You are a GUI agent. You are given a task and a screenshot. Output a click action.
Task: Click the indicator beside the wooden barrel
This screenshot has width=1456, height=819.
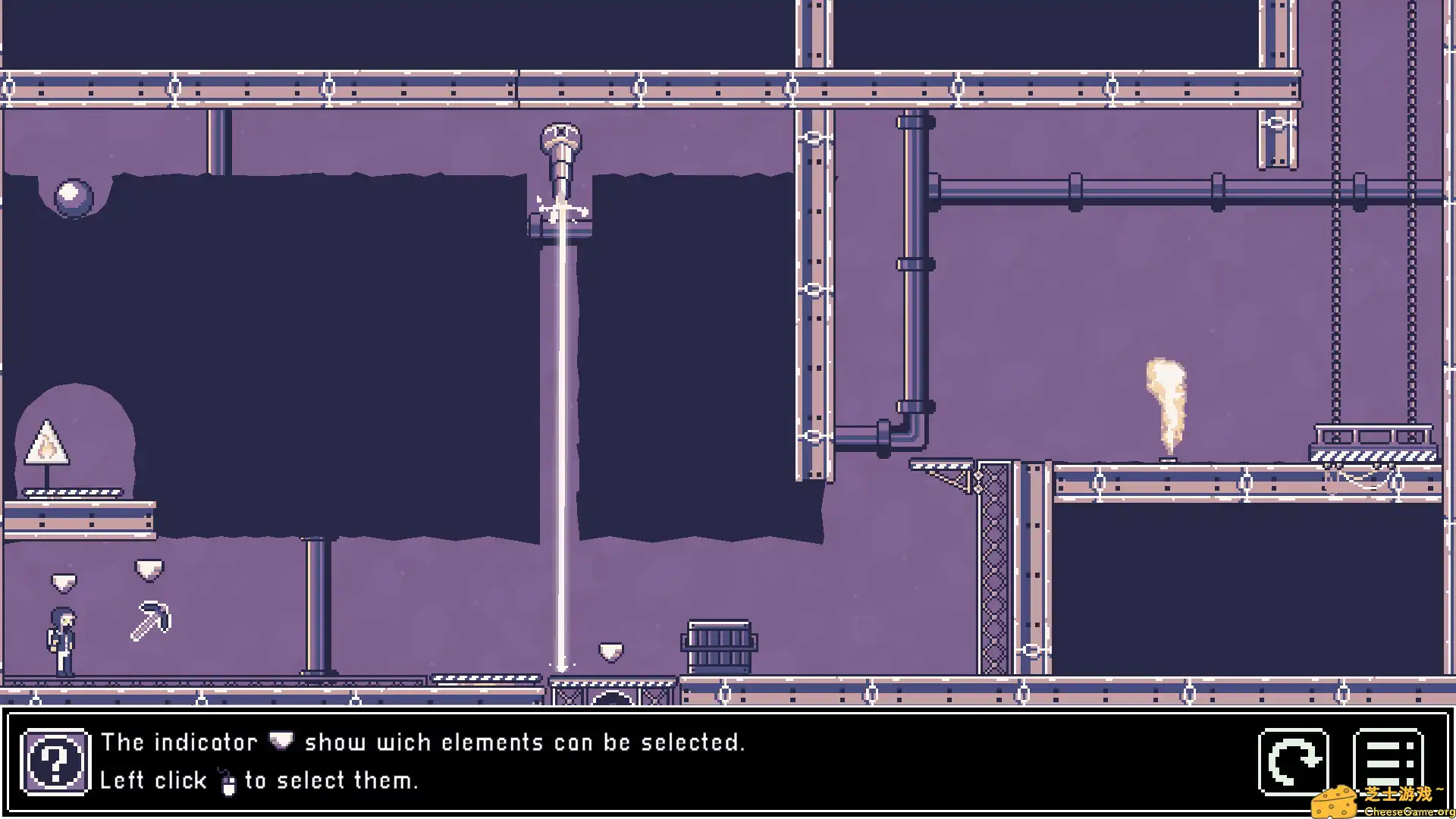click(610, 650)
